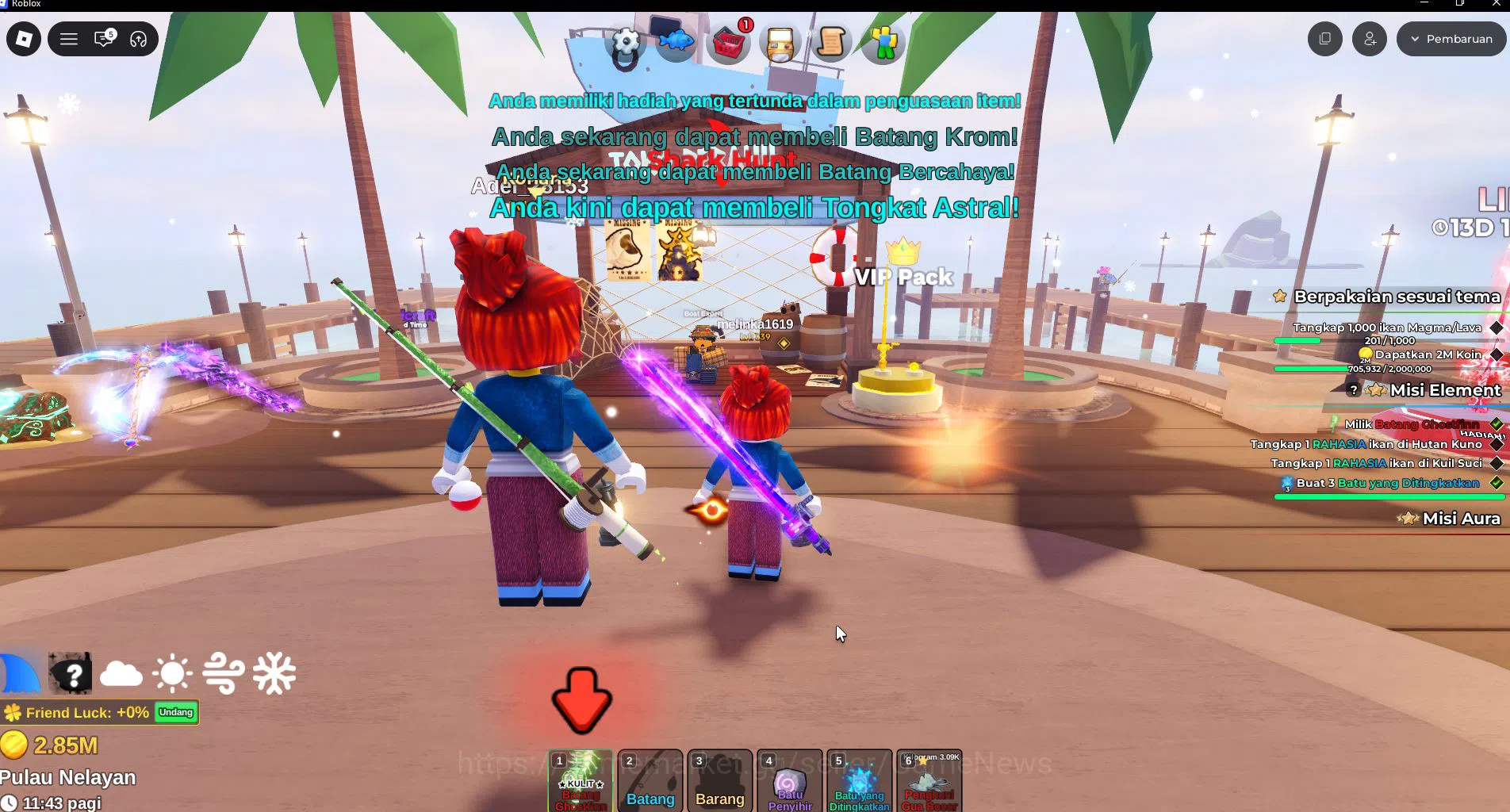1510x812 pixels.
Task: Open the Roblox chat bubble button
Action: tap(104, 39)
